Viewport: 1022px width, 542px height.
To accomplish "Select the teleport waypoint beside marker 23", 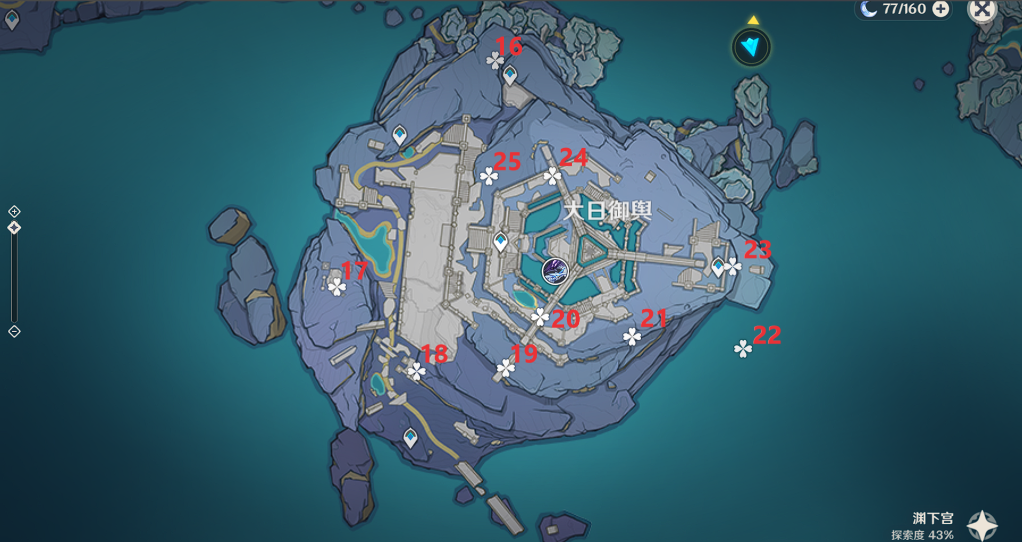I will (718, 265).
